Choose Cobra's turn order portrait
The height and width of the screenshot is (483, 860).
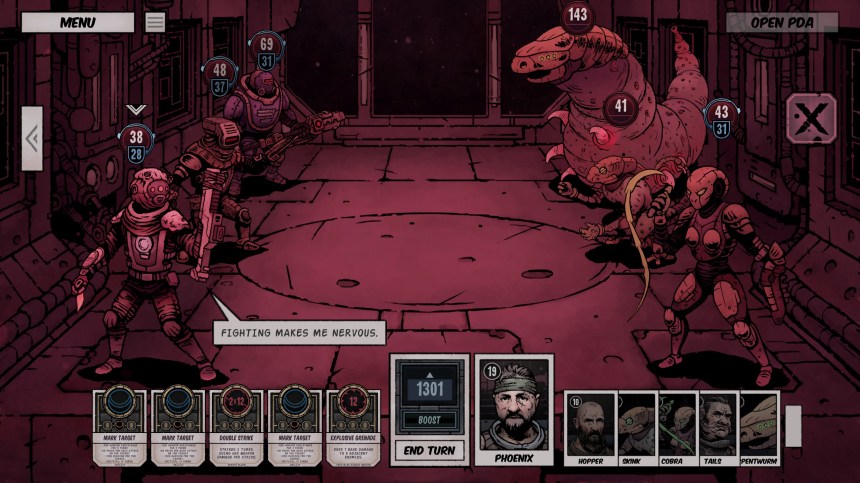click(x=677, y=428)
